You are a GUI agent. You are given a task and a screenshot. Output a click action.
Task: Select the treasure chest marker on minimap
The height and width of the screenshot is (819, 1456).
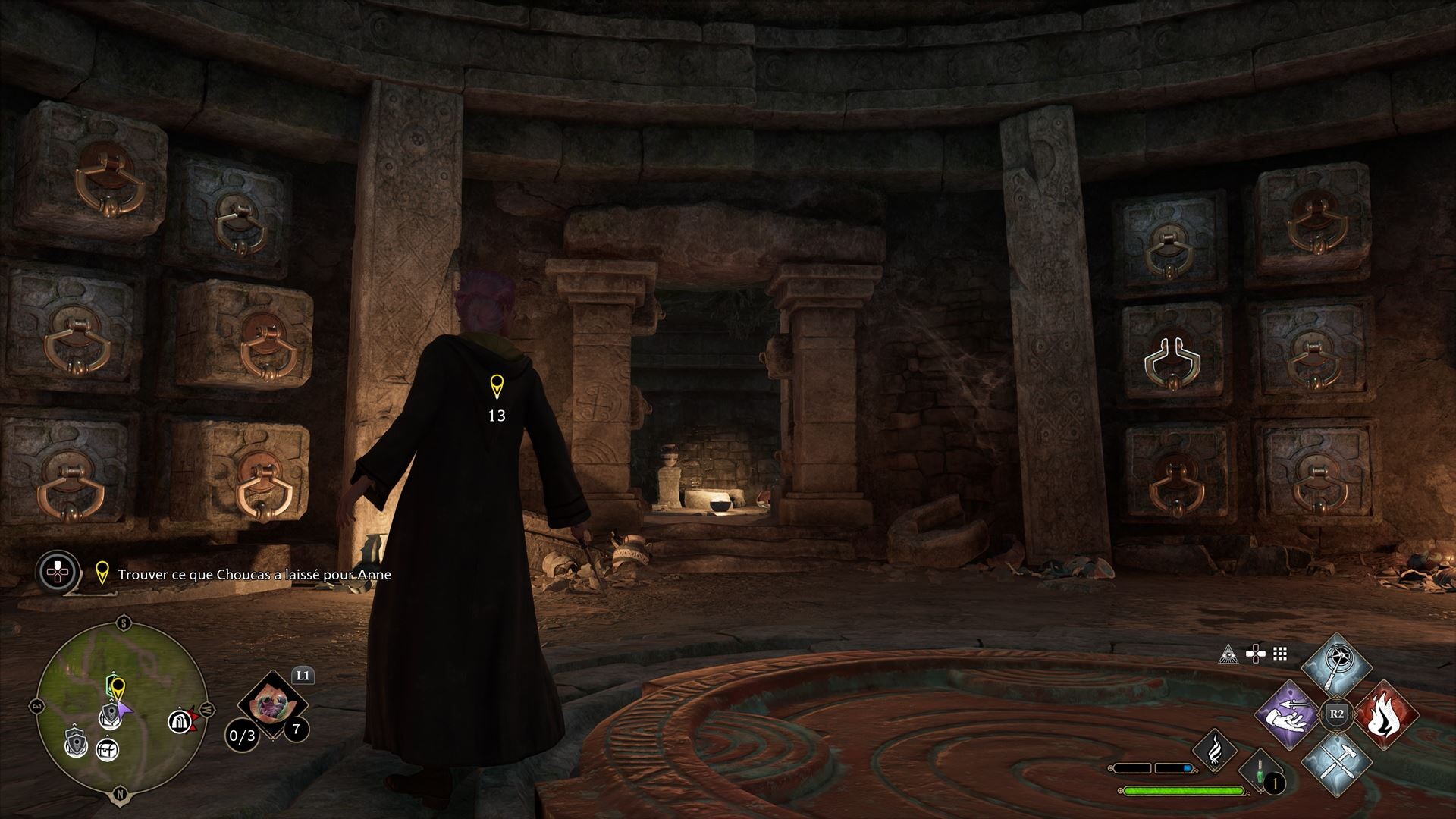pos(107,750)
